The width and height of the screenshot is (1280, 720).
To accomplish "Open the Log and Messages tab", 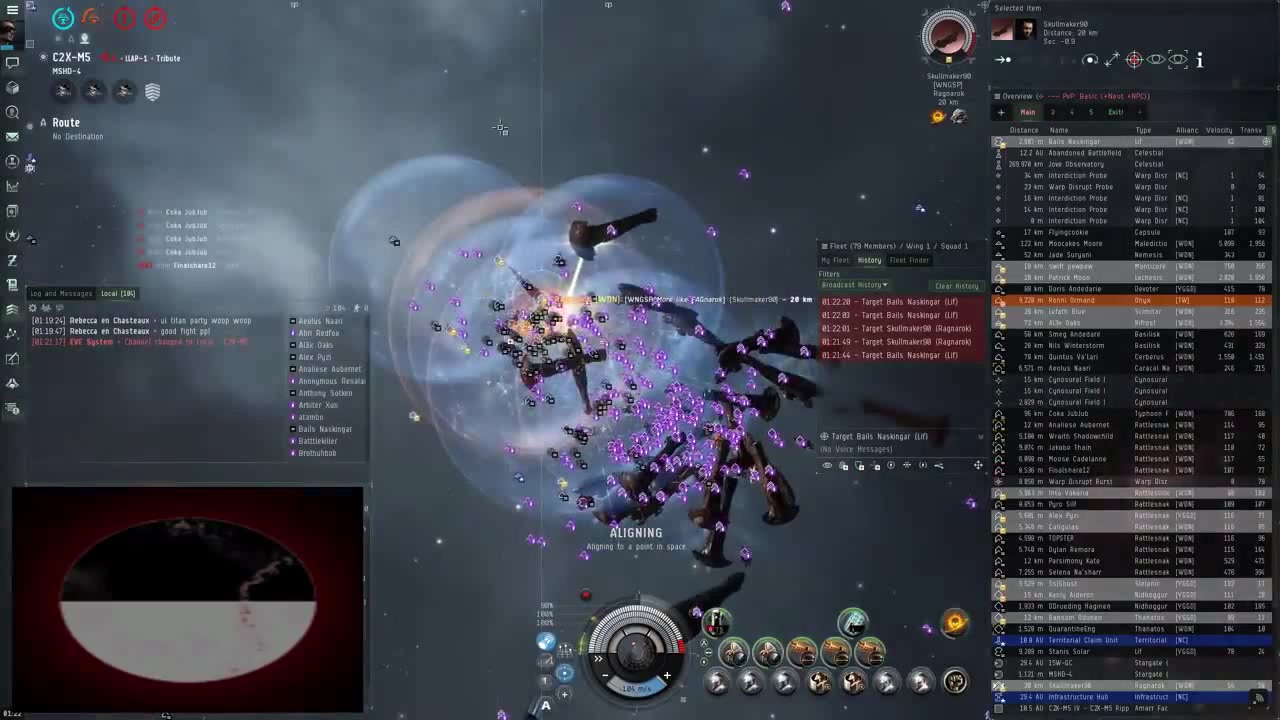I will (x=61, y=293).
